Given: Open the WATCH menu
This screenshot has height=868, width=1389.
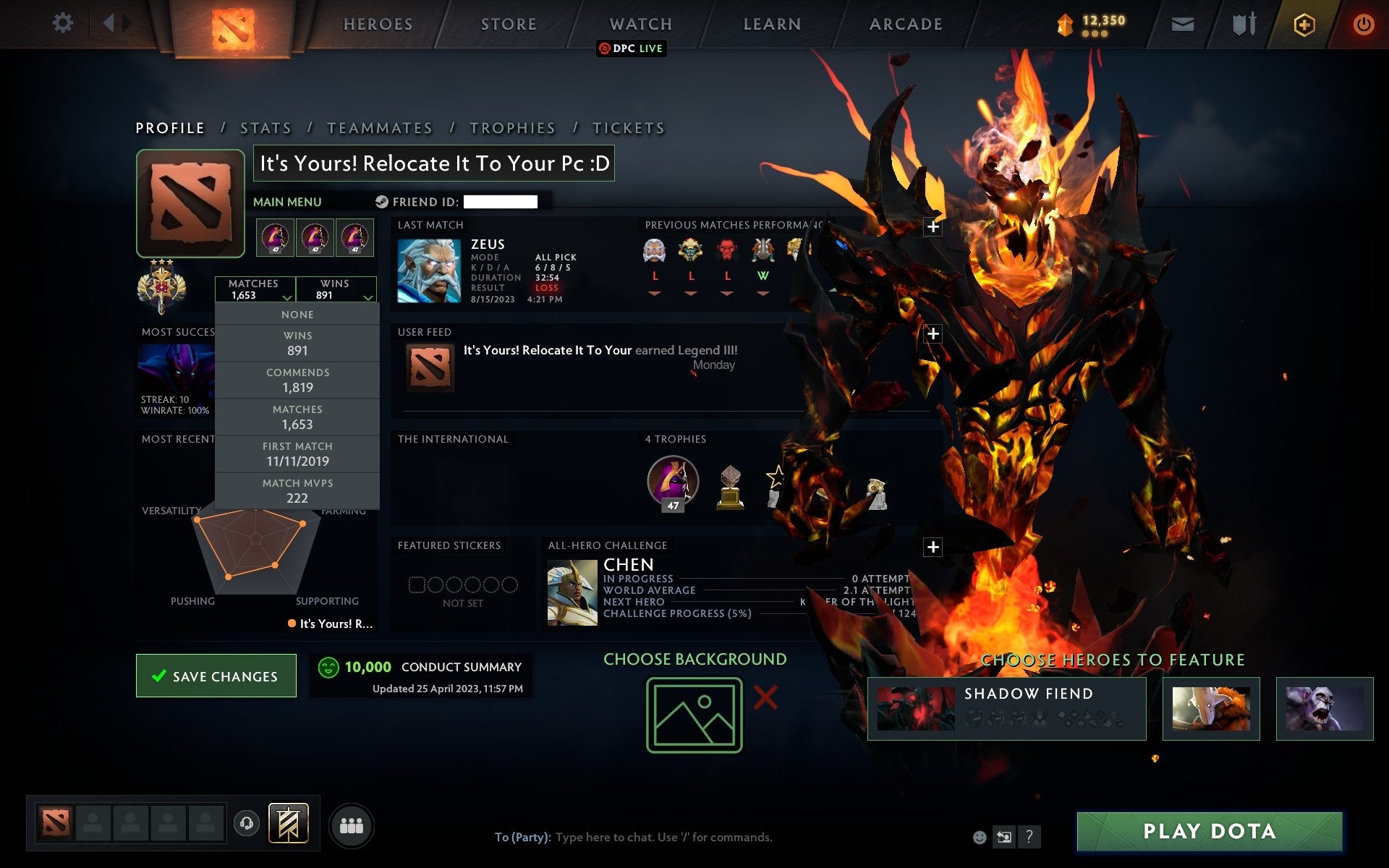Looking at the screenshot, I should coord(640,23).
